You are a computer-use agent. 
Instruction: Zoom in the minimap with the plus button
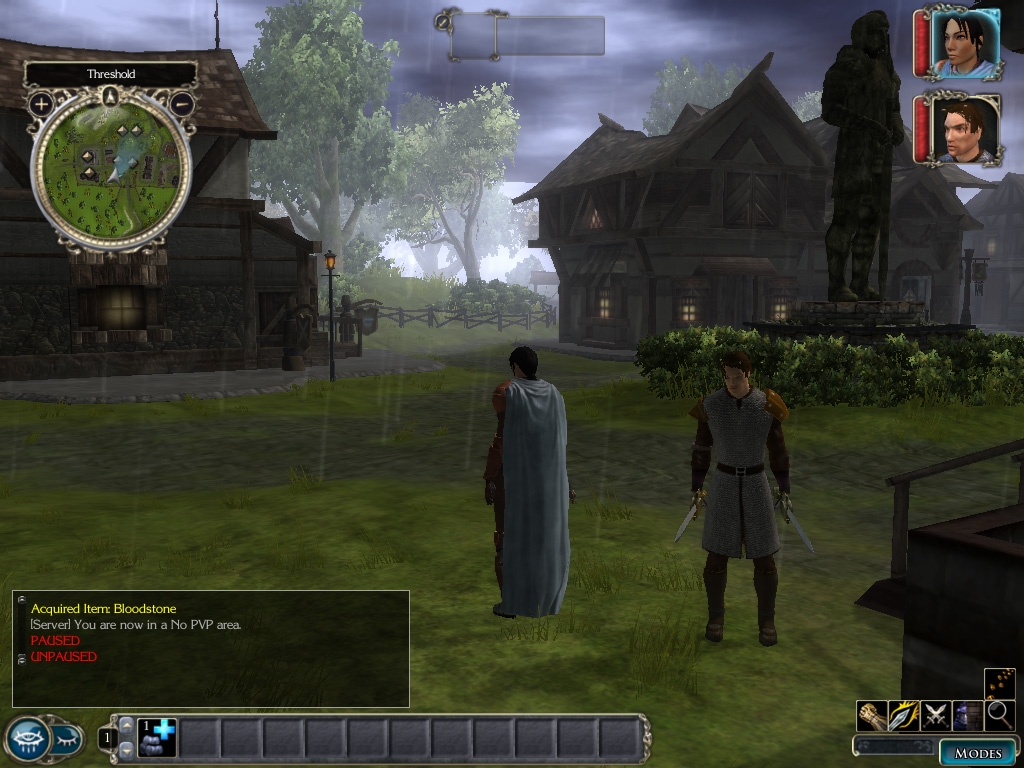(x=41, y=103)
